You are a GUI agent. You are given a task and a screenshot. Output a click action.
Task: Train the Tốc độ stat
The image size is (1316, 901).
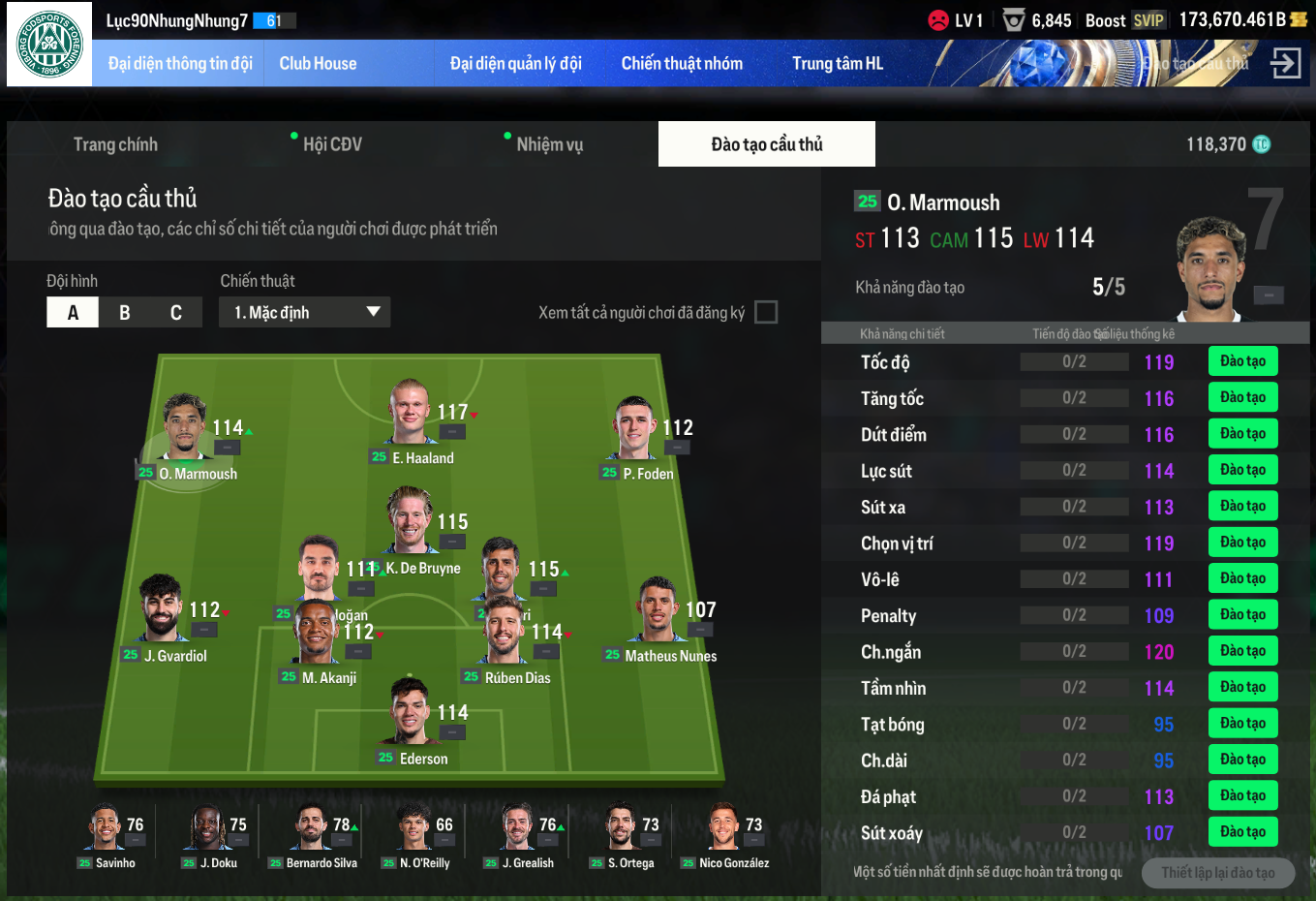pyautogui.click(x=1242, y=361)
